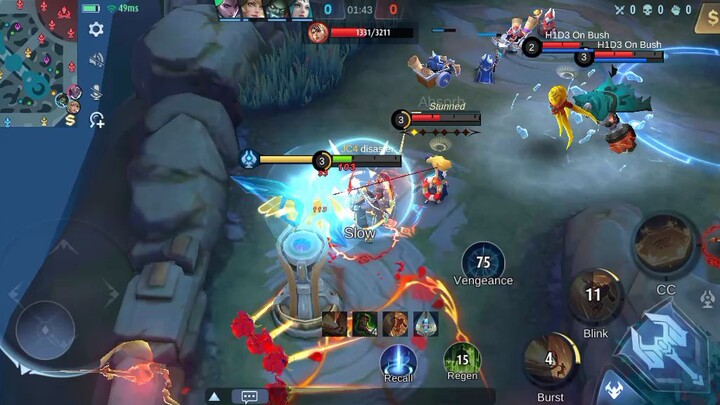Trigger the CC skill button
The width and height of the screenshot is (720, 405).
(665, 245)
